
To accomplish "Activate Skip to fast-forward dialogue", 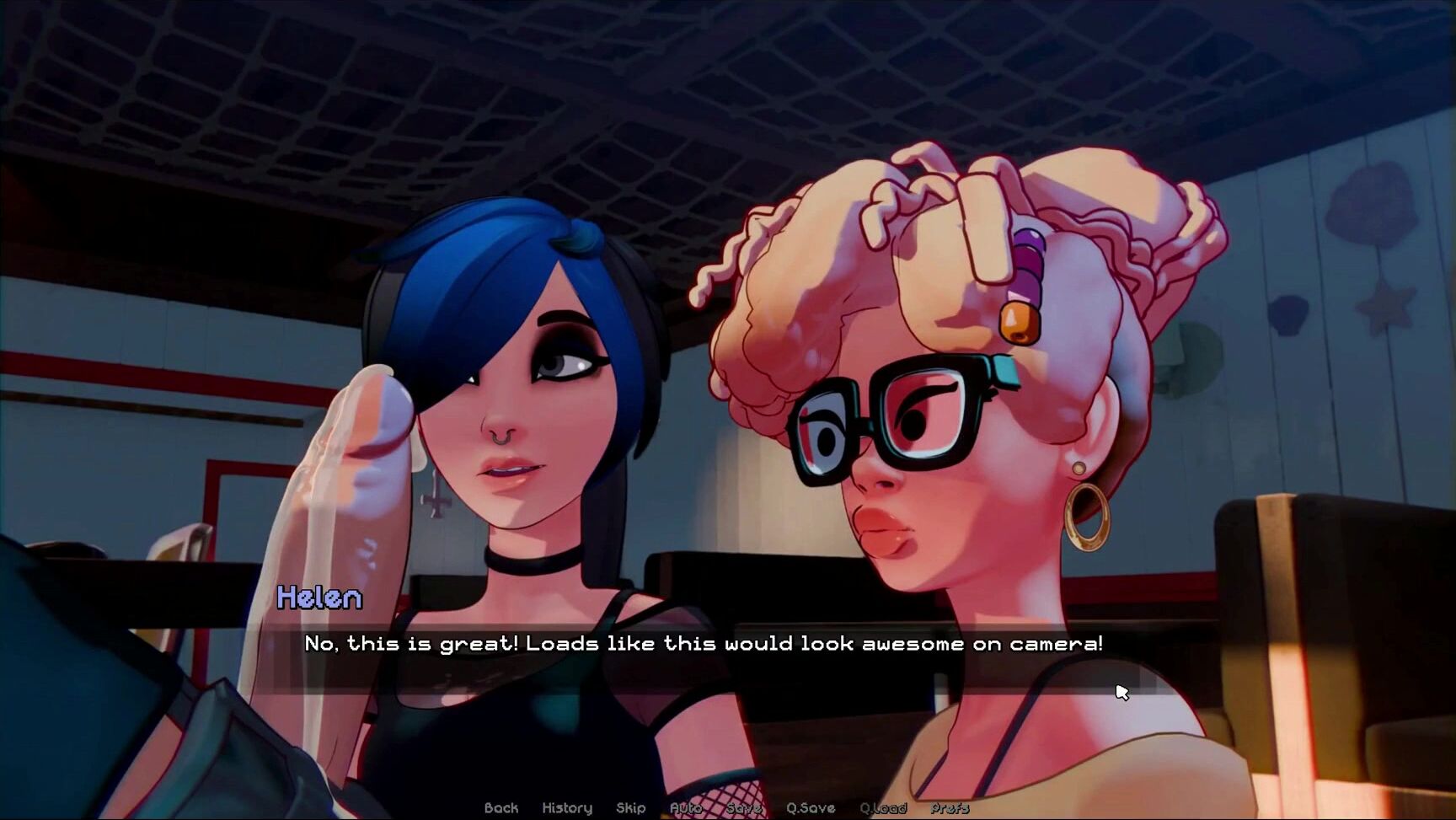I will (x=631, y=808).
